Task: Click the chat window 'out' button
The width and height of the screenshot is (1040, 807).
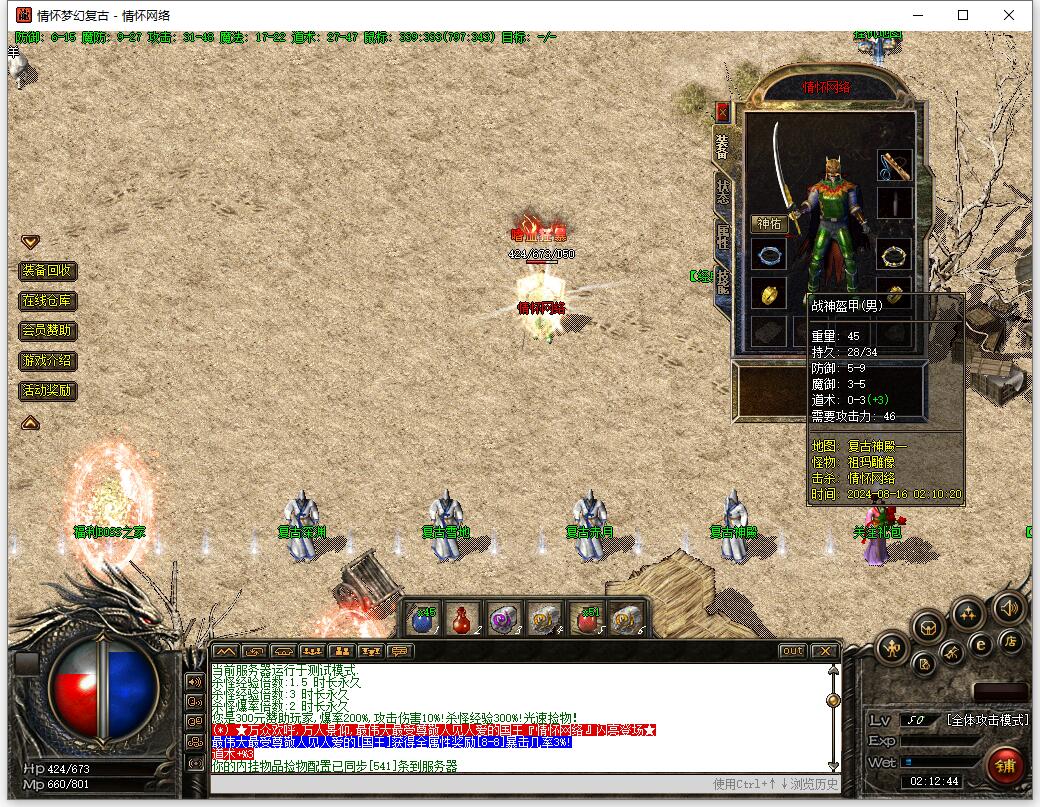Action: 792,651
